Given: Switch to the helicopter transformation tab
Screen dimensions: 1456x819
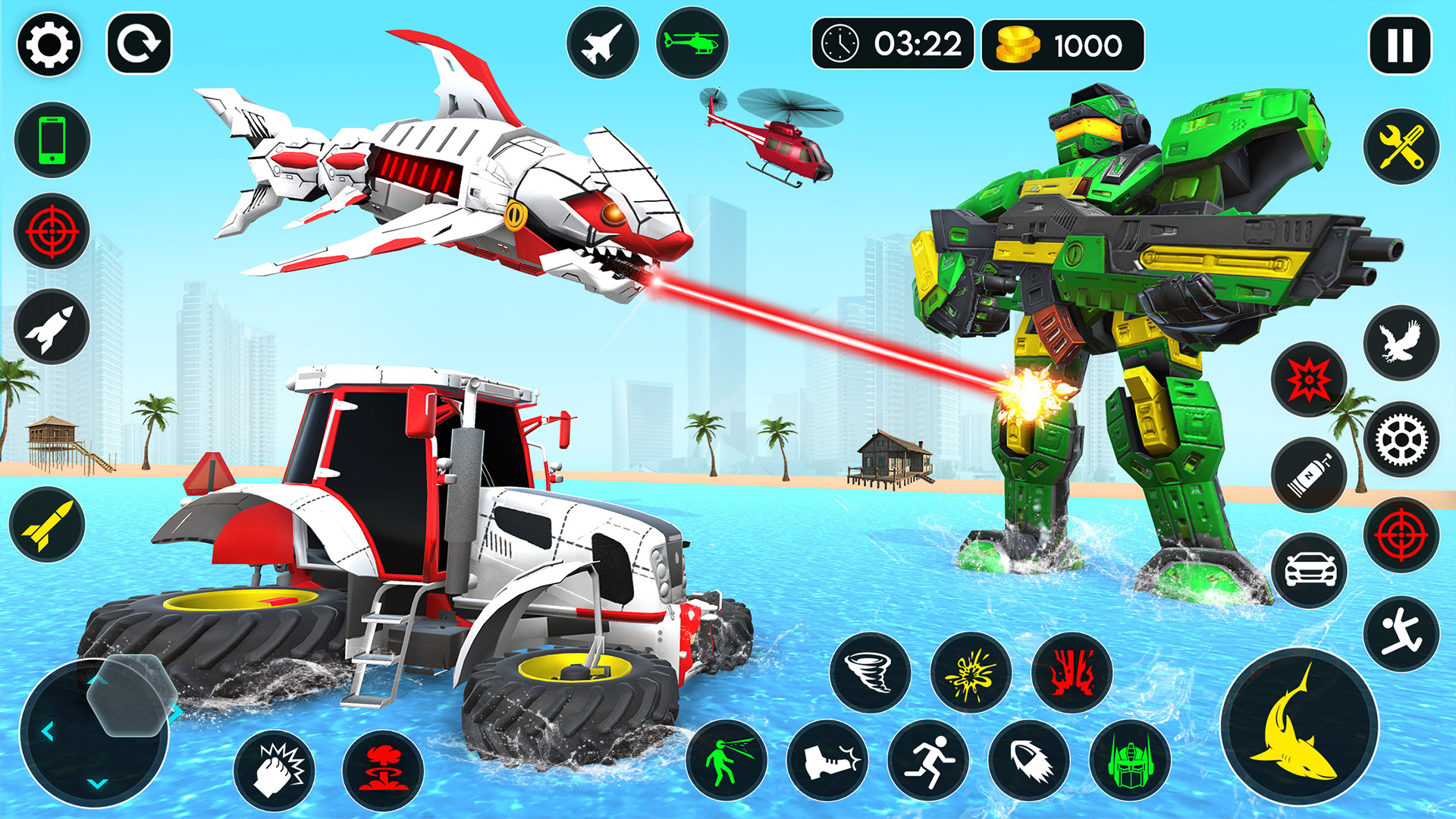Looking at the screenshot, I should coord(692,43).
